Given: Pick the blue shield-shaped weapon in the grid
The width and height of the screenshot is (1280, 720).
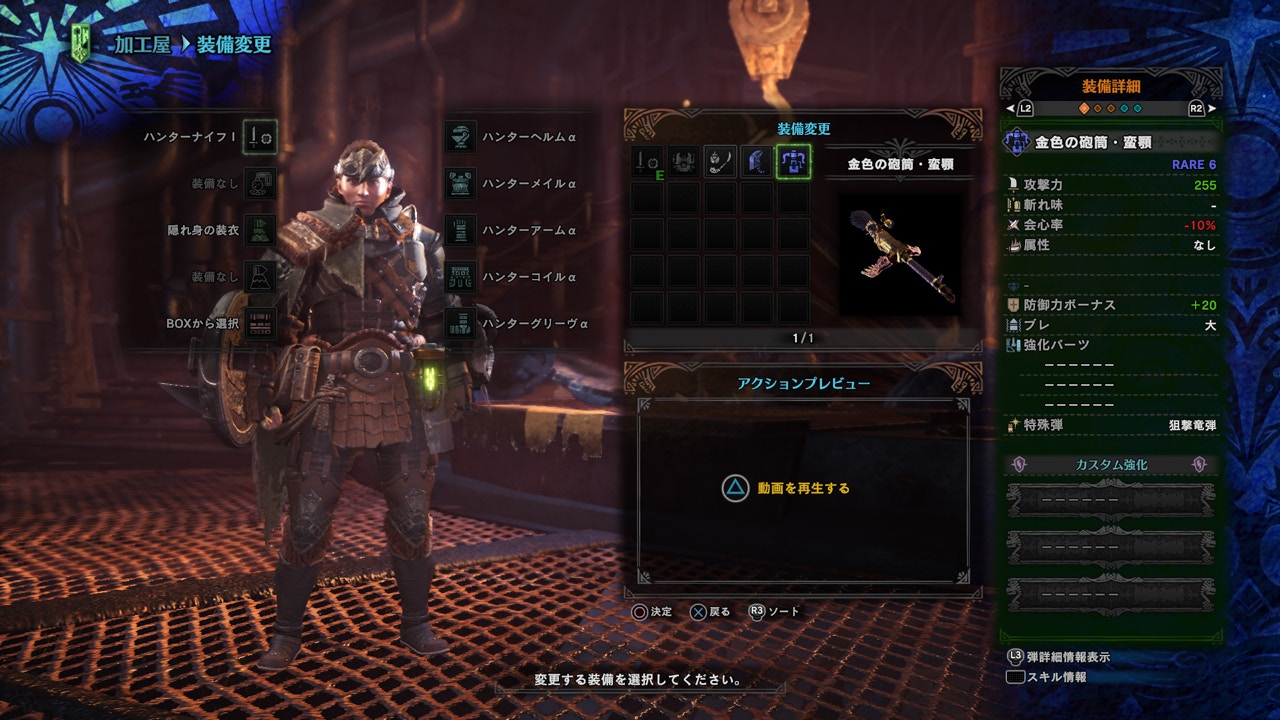Looking at the screenshot, I should pos(757,162).
